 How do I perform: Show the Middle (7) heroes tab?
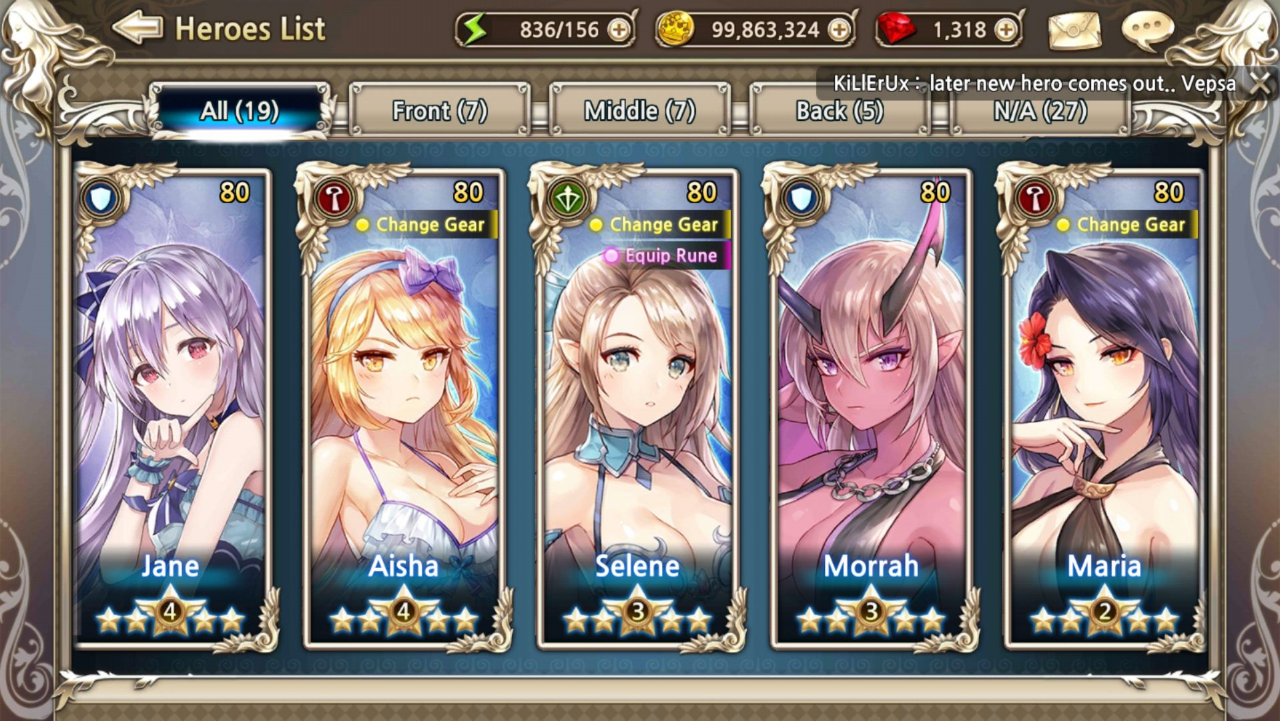(640, 110)
